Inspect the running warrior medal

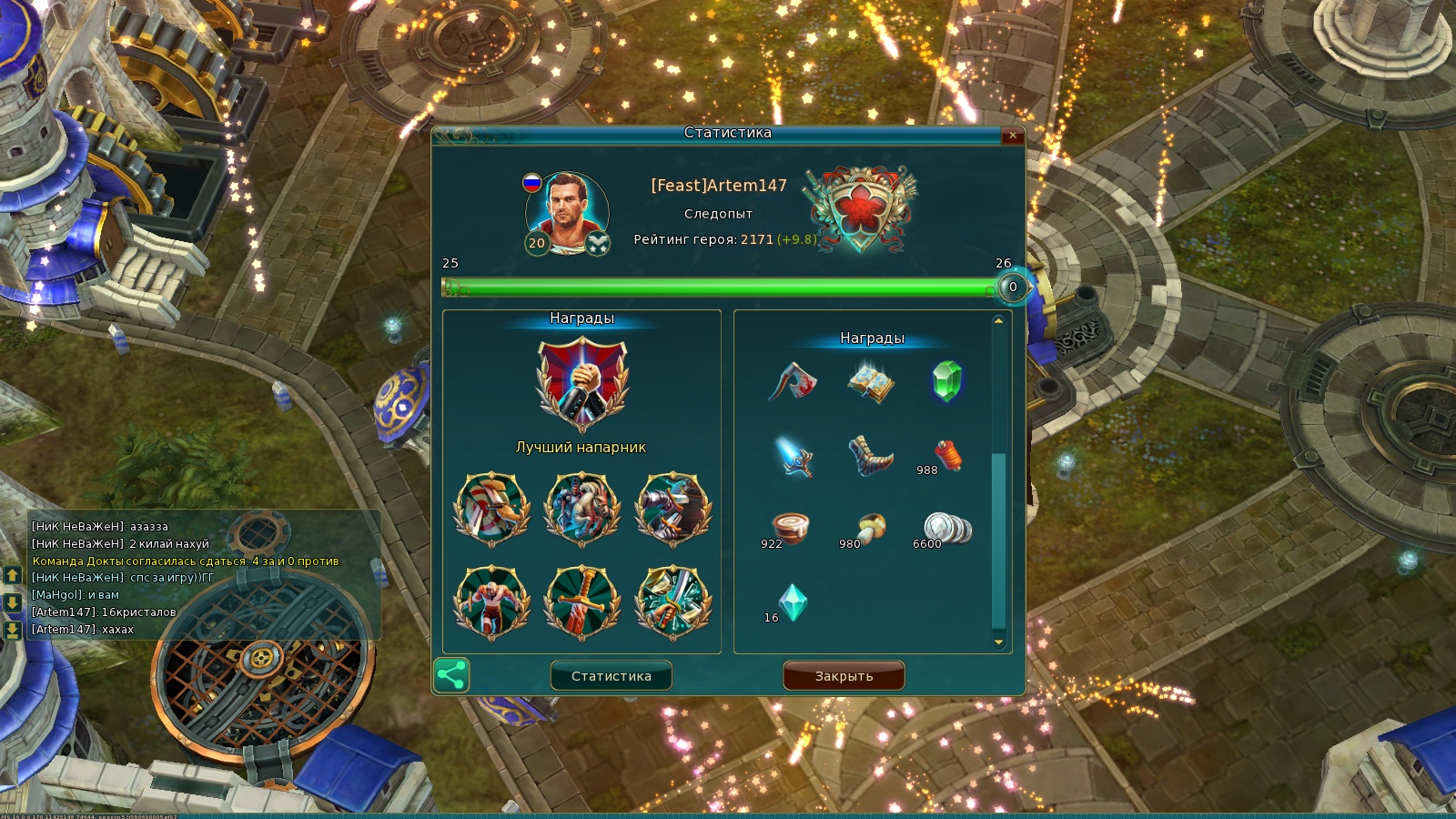(491, 602)
